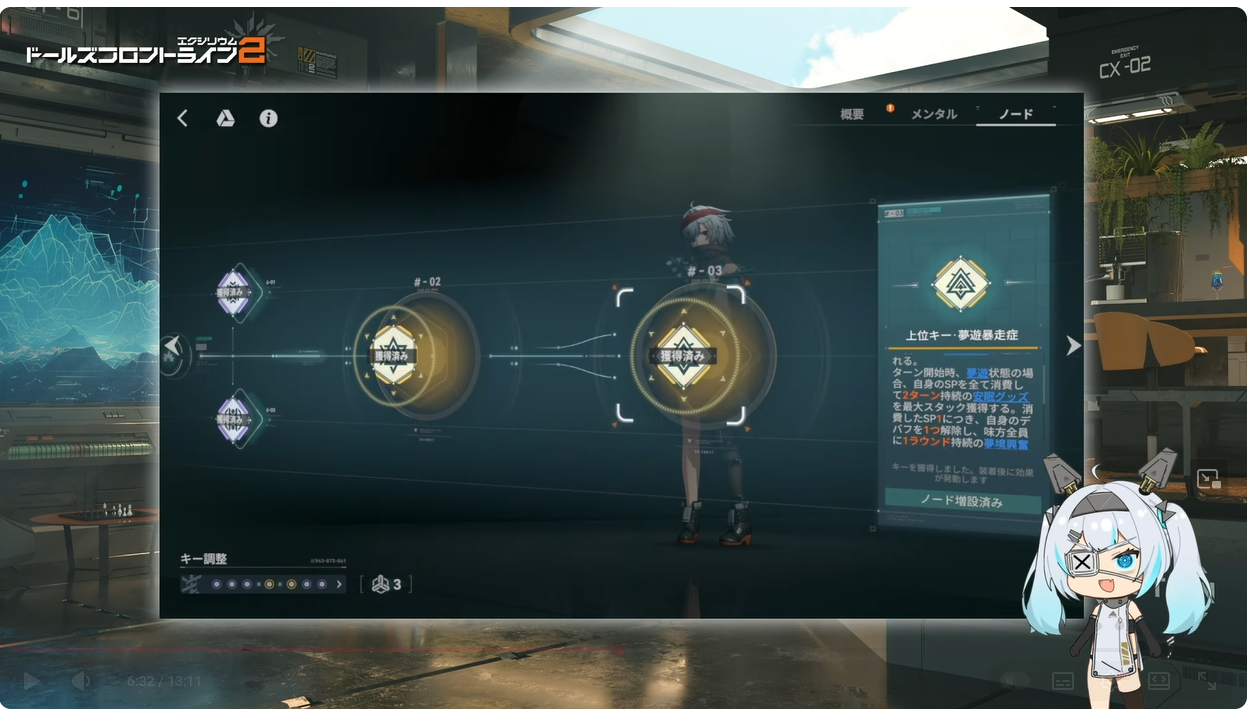Go to previous character with left arrow

coord(173,346)
